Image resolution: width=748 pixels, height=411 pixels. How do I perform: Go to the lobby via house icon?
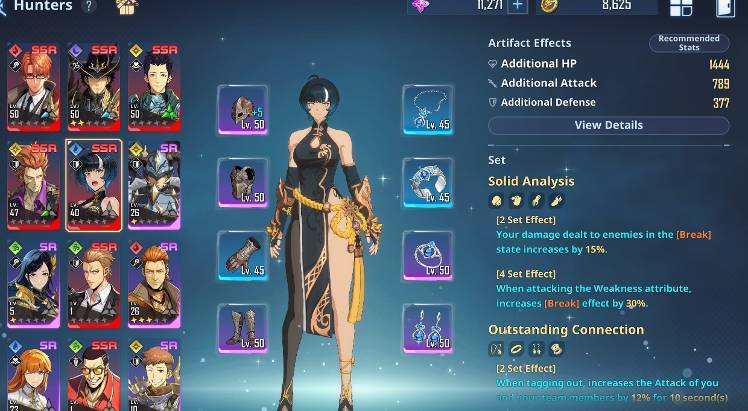126,7
